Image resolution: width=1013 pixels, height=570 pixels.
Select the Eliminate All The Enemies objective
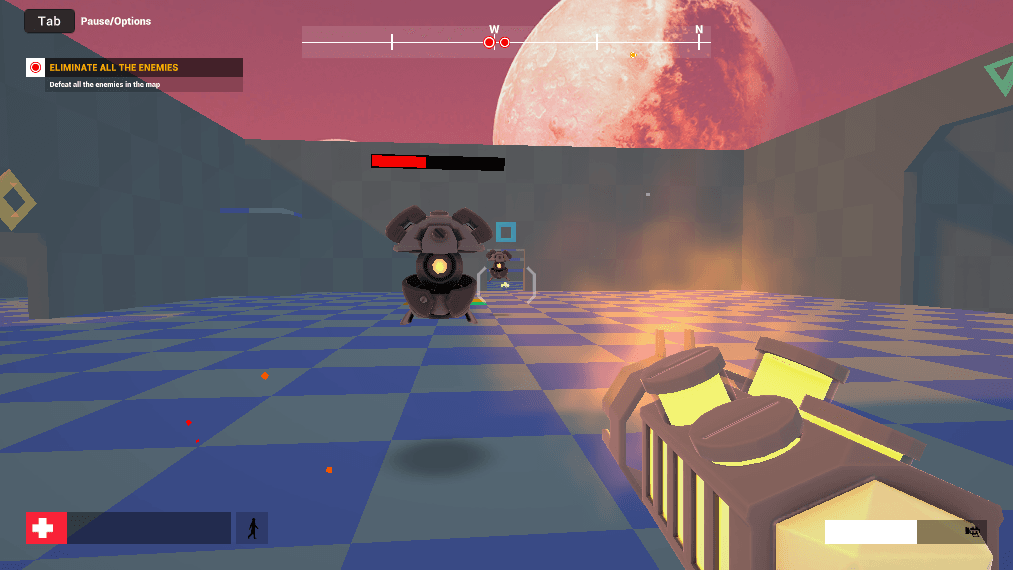[114, 68]
